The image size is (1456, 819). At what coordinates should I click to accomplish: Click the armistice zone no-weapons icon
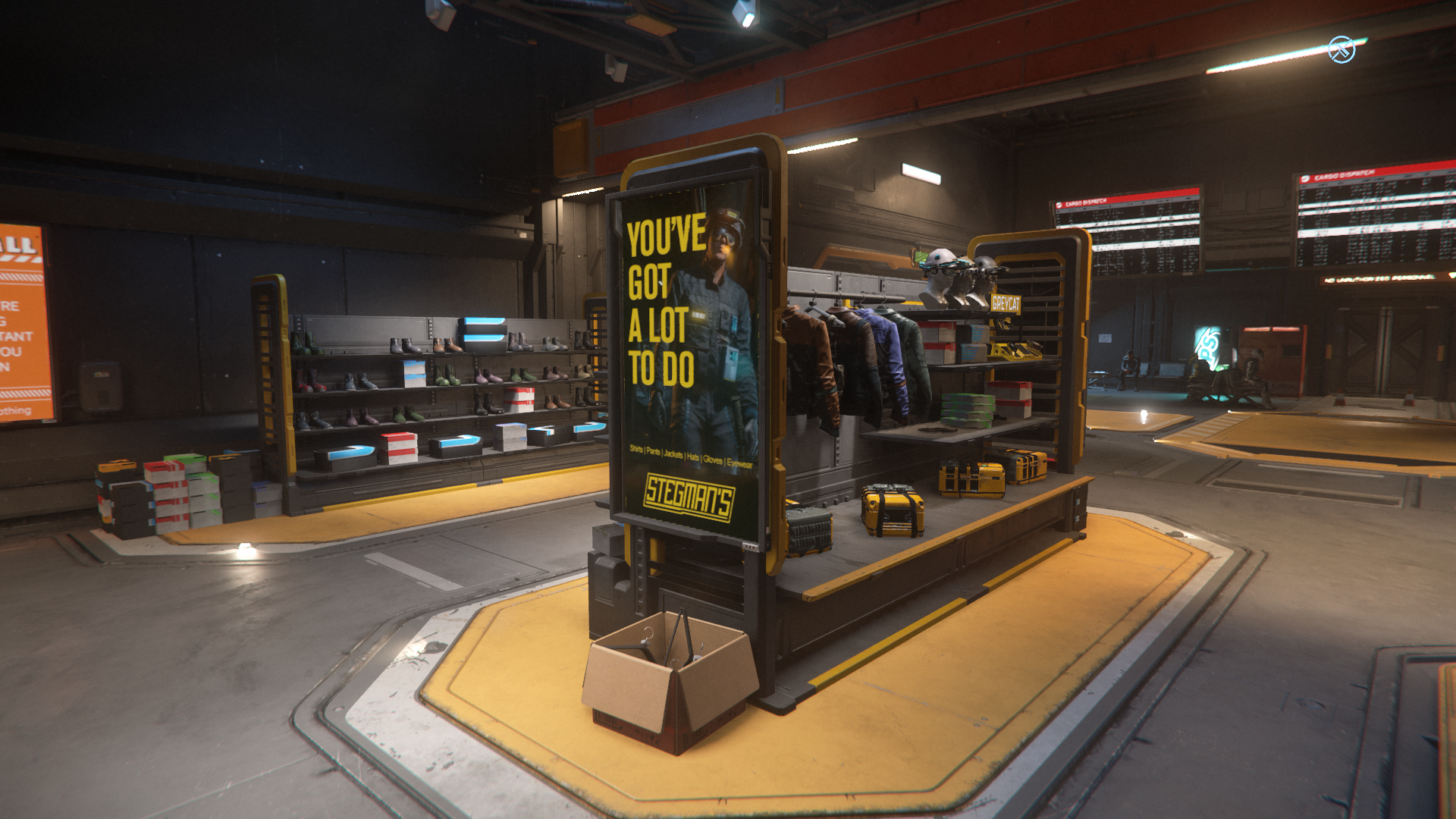click(x=1341, y=50)
